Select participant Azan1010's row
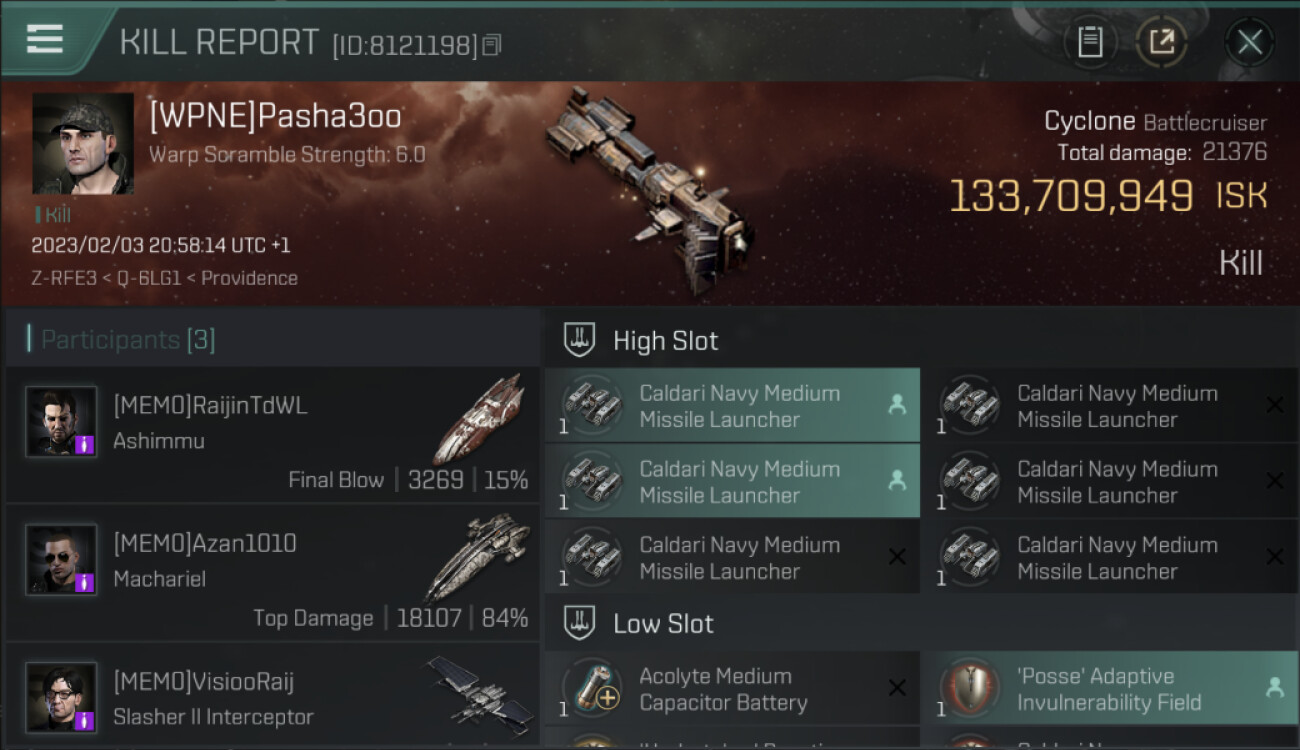 tap(272, 572)
